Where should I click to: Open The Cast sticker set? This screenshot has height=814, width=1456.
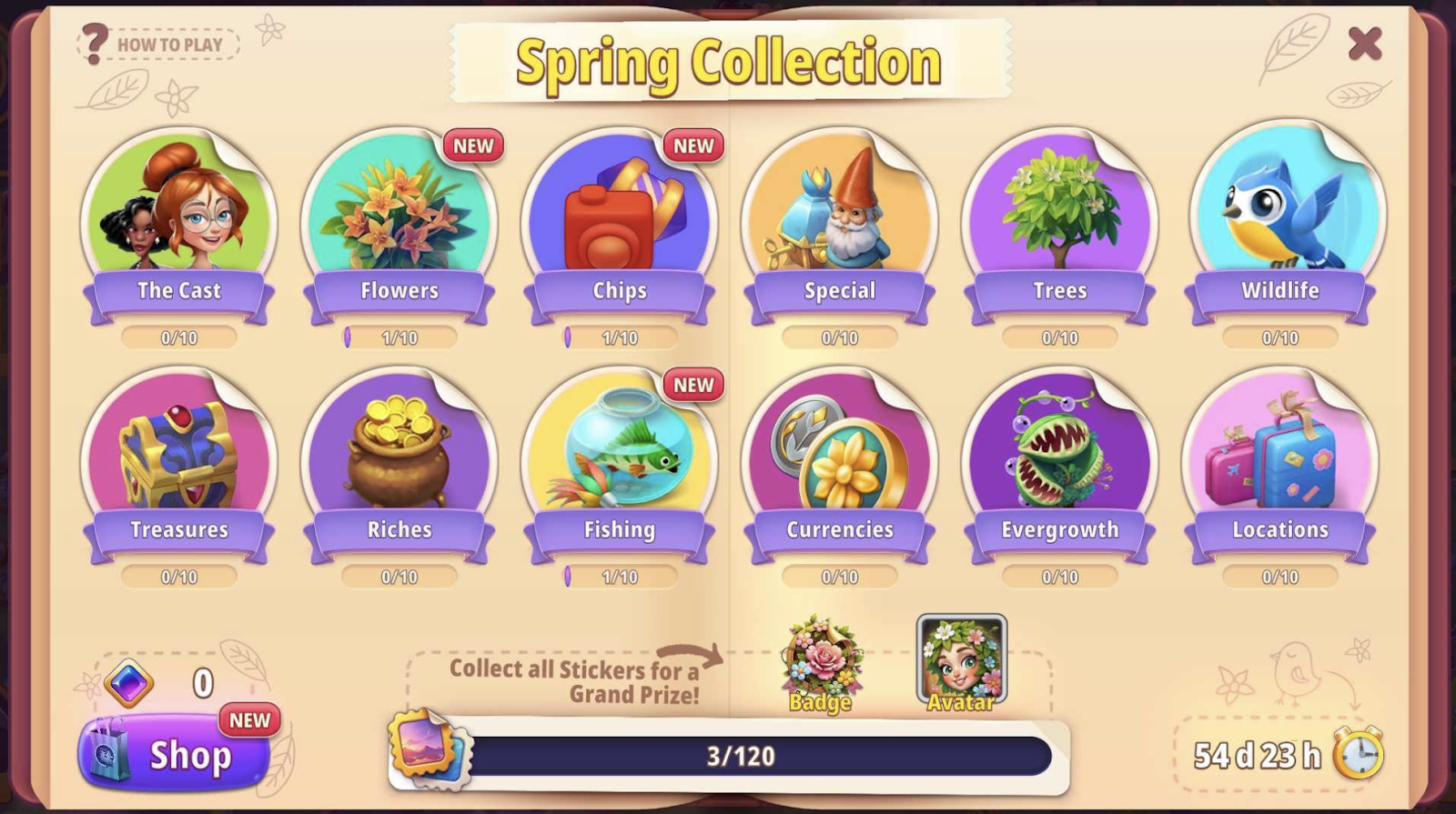[x=179, y=218]
